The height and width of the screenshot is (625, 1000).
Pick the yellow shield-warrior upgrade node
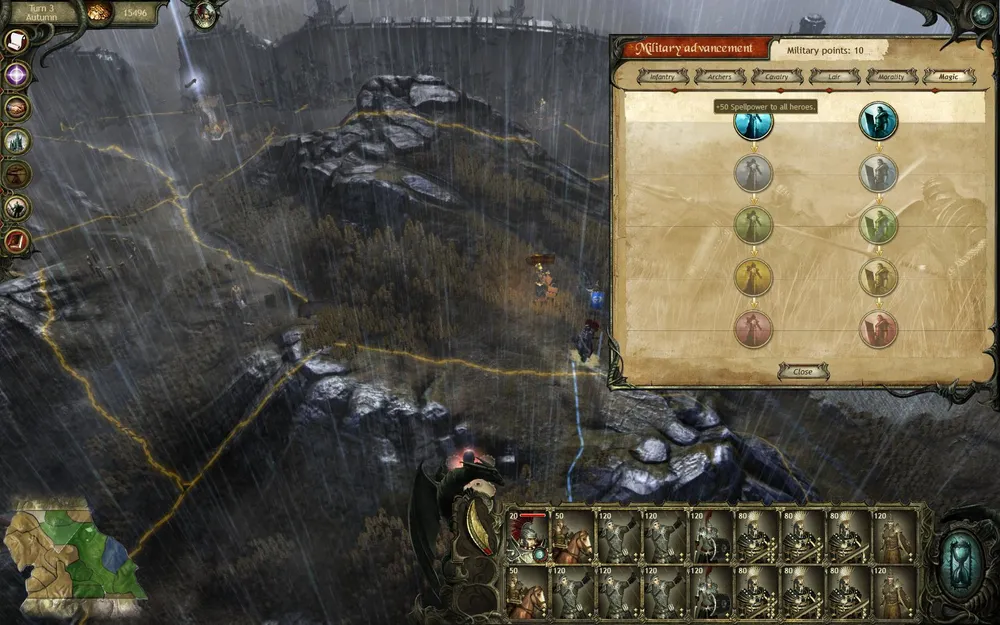[x=754, y=277]
